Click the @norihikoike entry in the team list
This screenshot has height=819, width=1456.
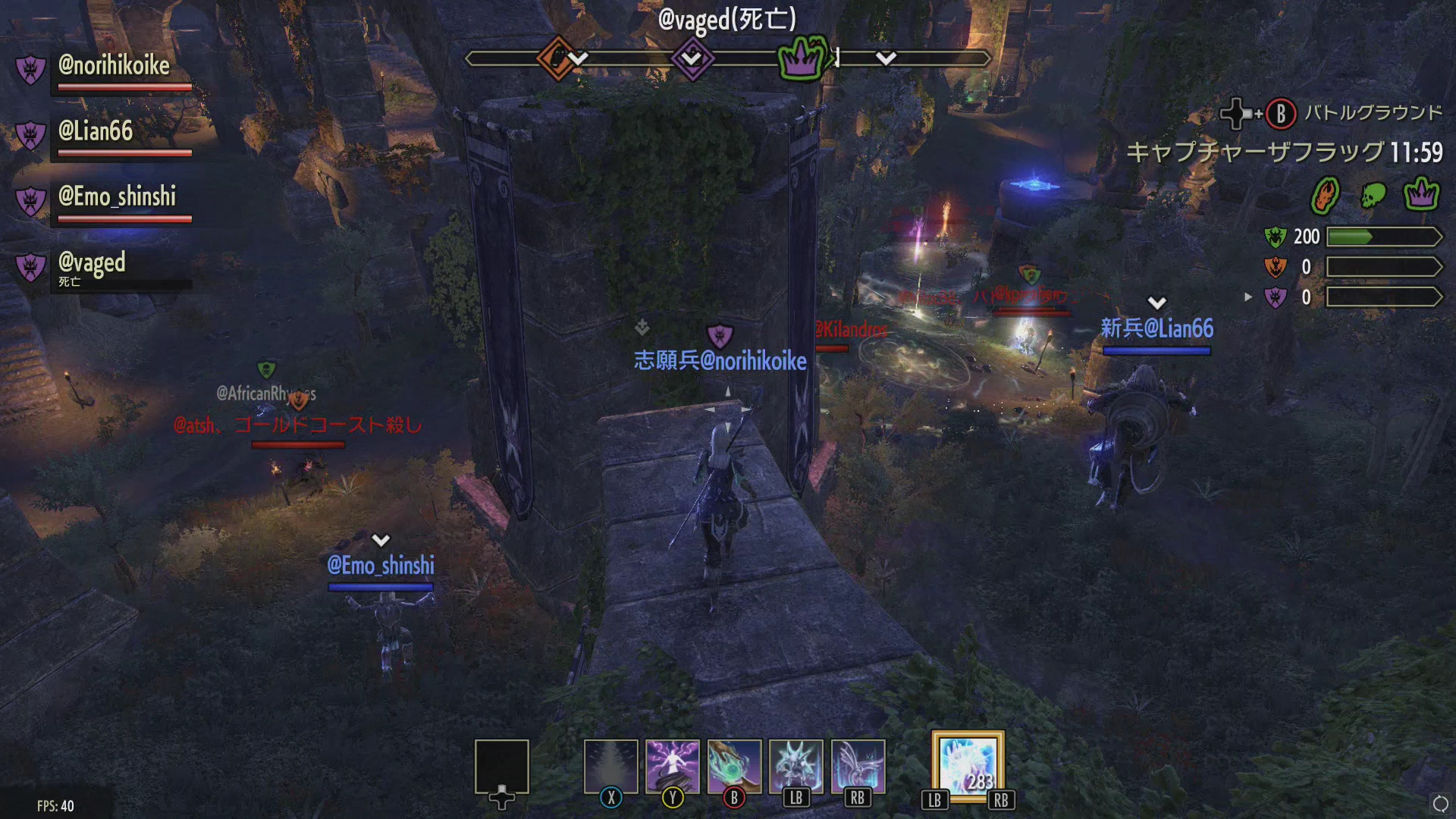pyautogui.click(x=114, y=66)
